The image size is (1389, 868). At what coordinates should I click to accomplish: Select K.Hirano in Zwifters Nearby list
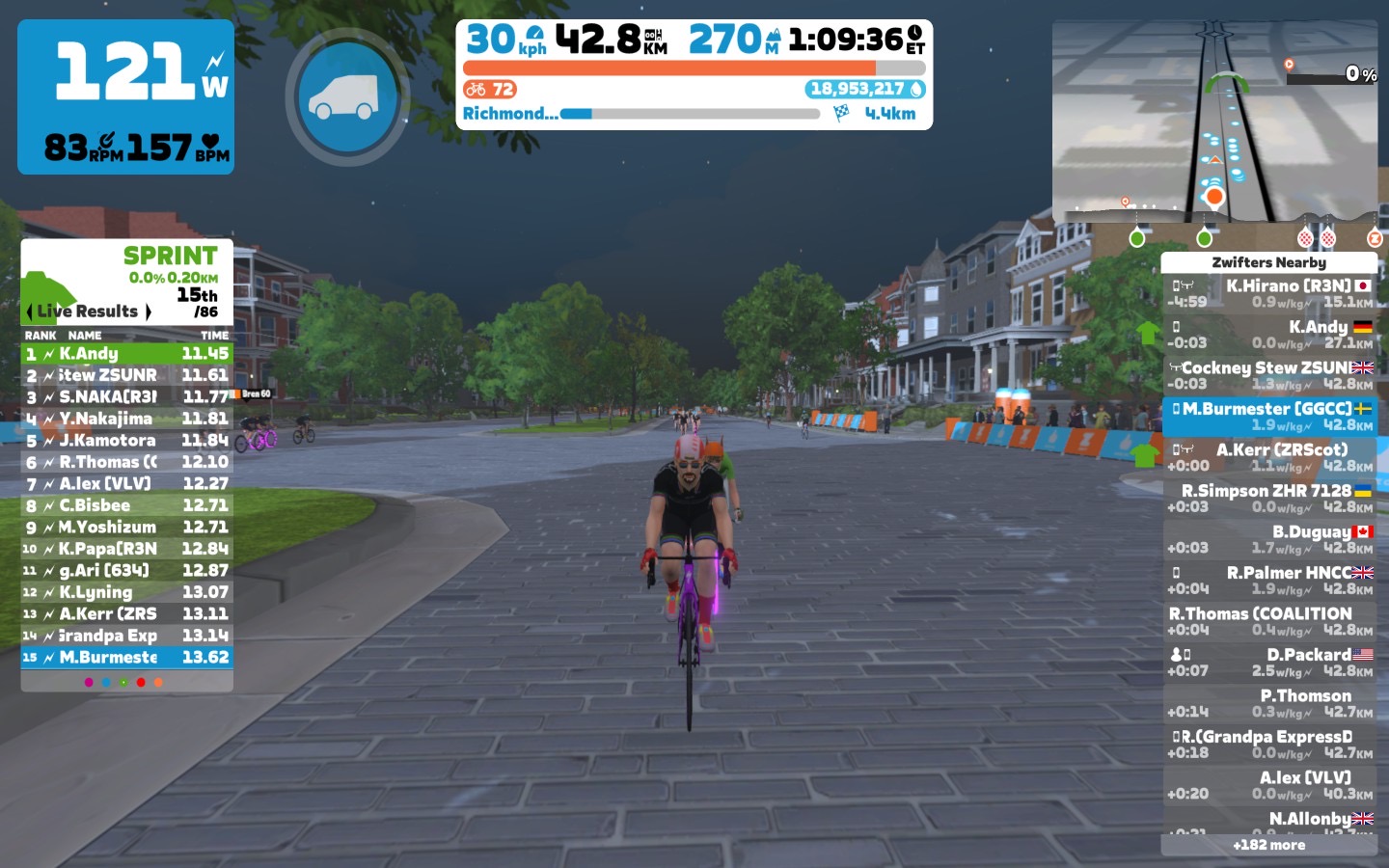(1268, 293)
